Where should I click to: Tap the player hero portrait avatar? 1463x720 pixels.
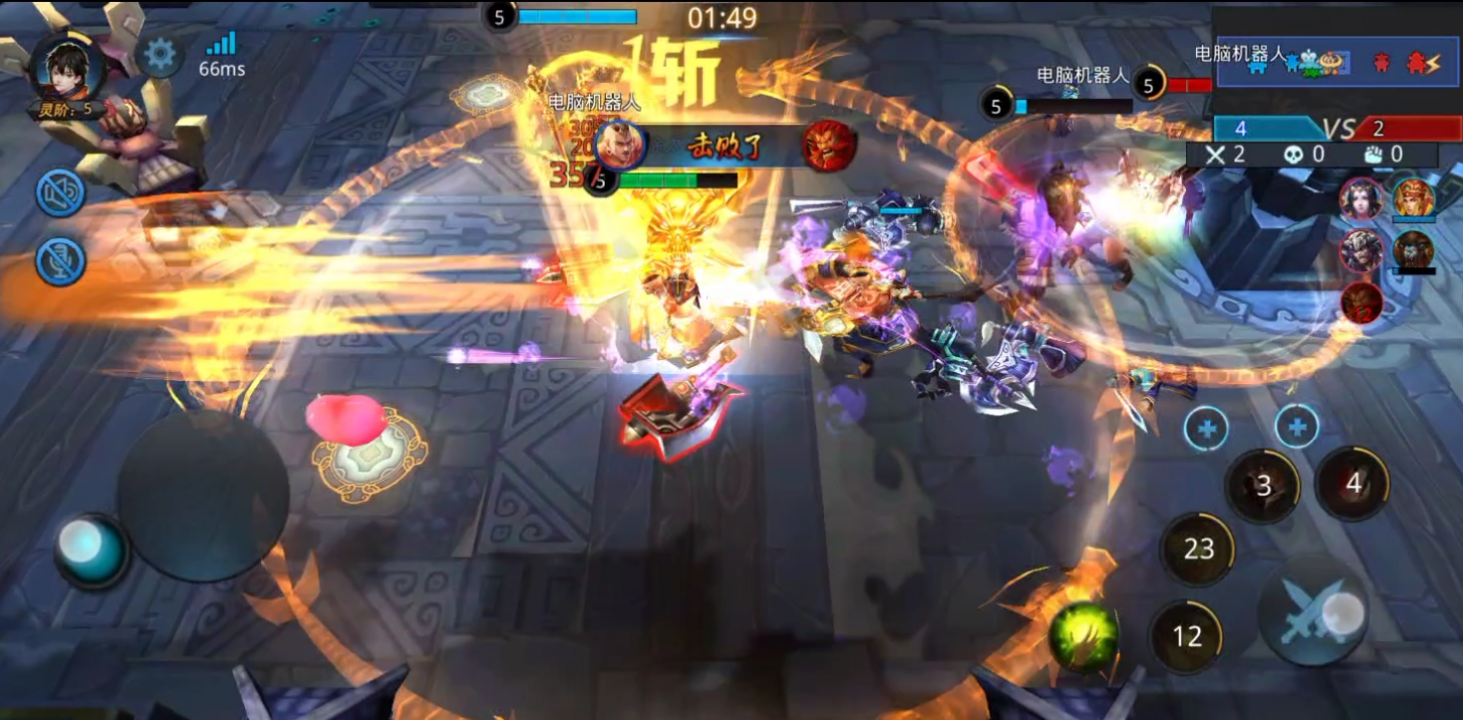point(68,66)
